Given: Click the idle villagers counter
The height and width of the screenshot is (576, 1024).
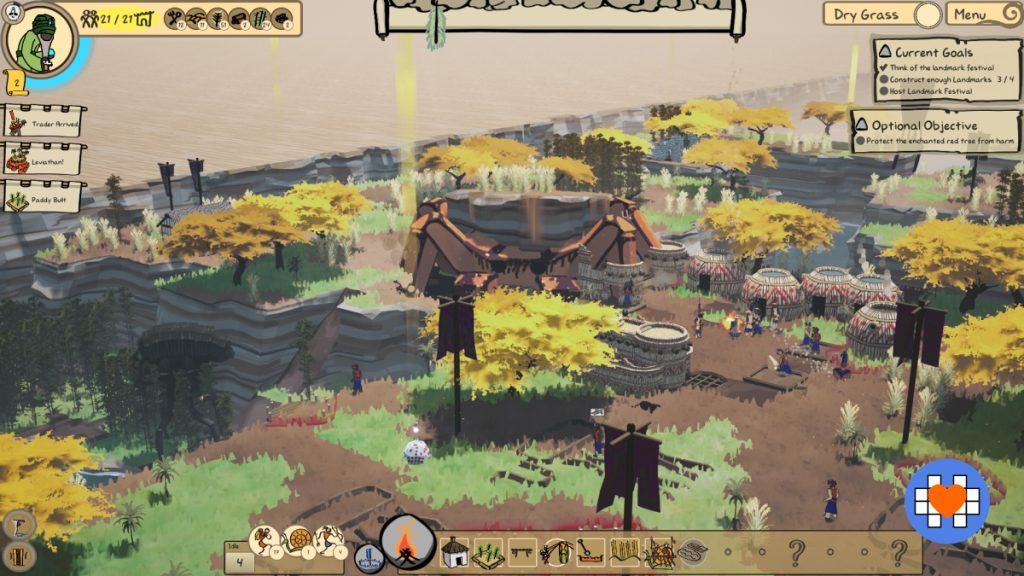Looking at the screenshot, I should tap(239, 560).
